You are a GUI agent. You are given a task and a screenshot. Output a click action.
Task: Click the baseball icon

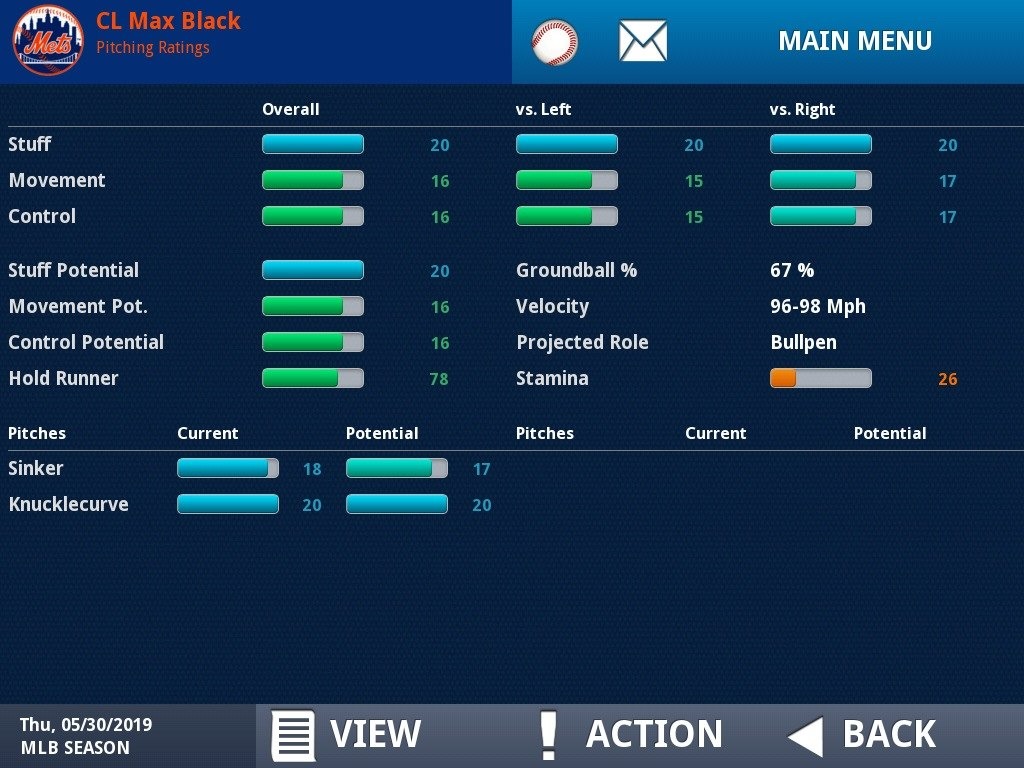pos(554,42)
